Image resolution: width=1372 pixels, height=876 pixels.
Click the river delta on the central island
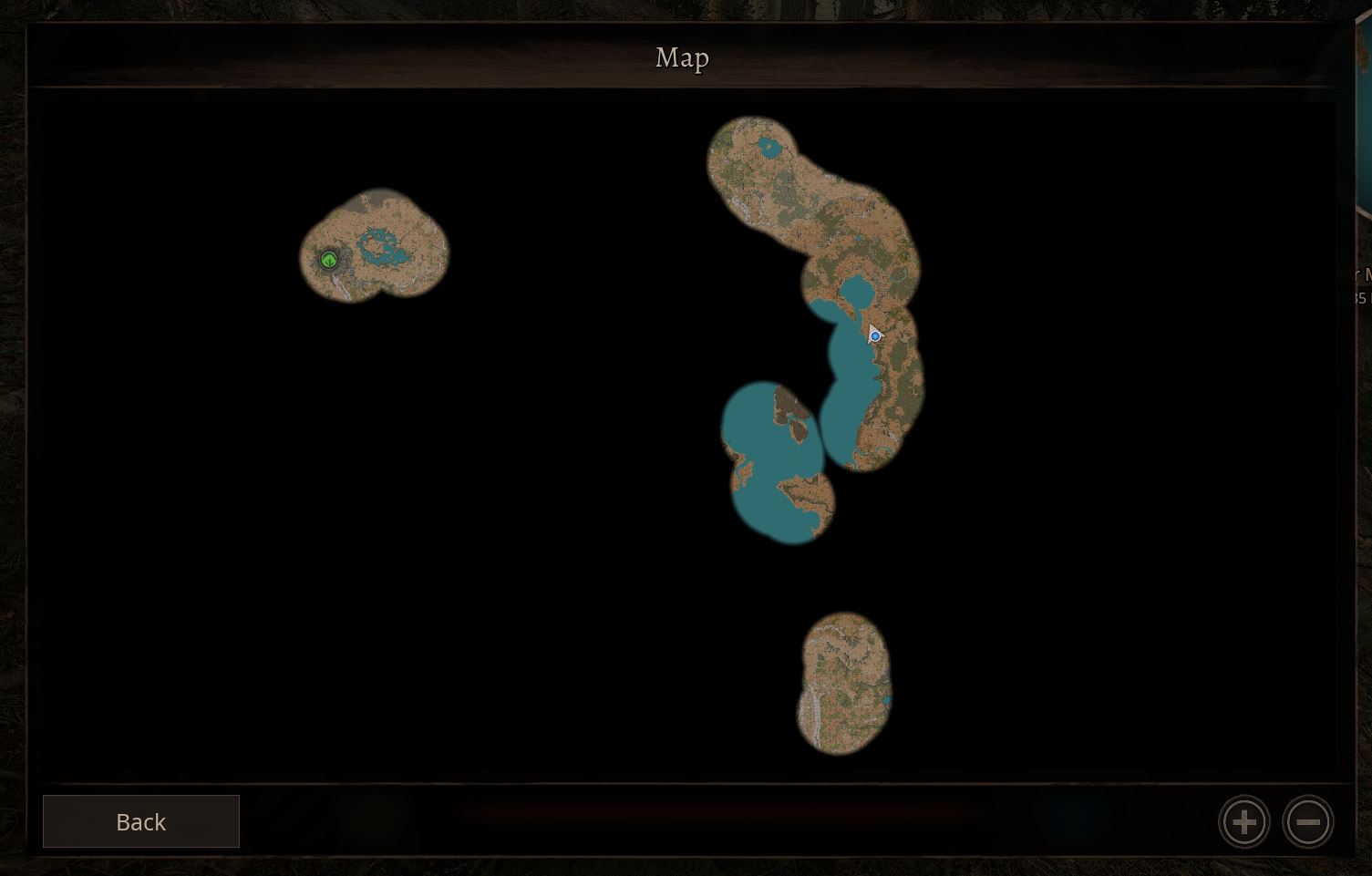pyautogui.click(x=857, y=451)
